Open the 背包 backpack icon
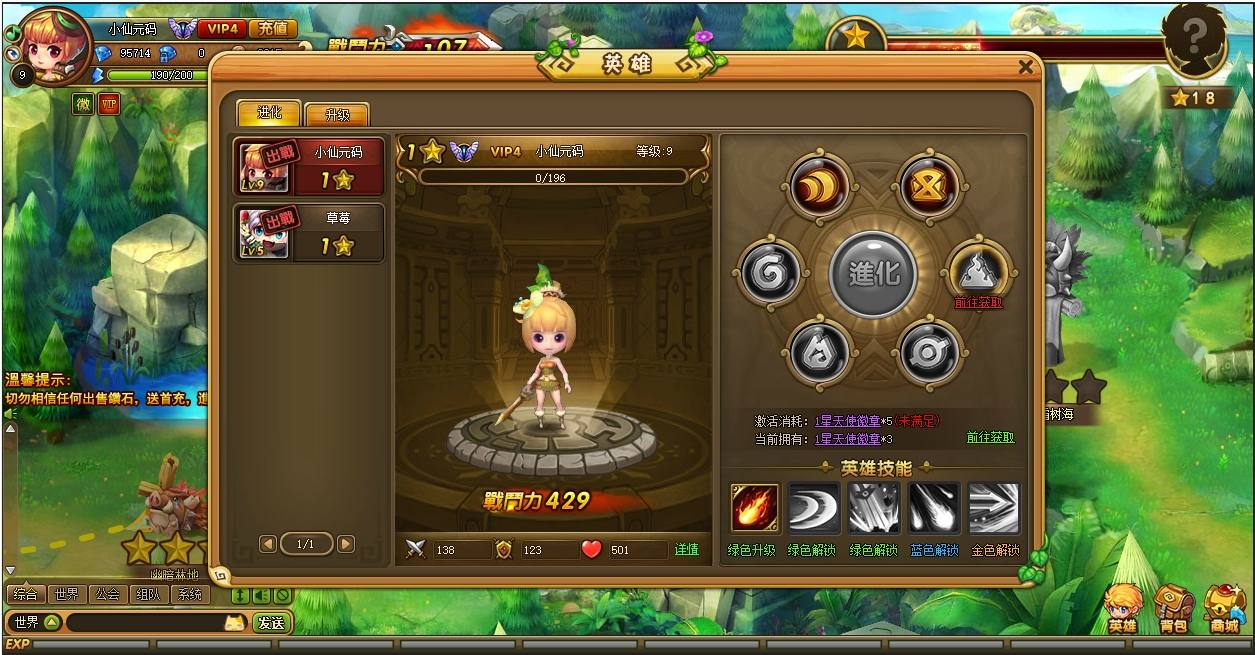This screenshot has width=1255, height=655. click(1173, 609)
